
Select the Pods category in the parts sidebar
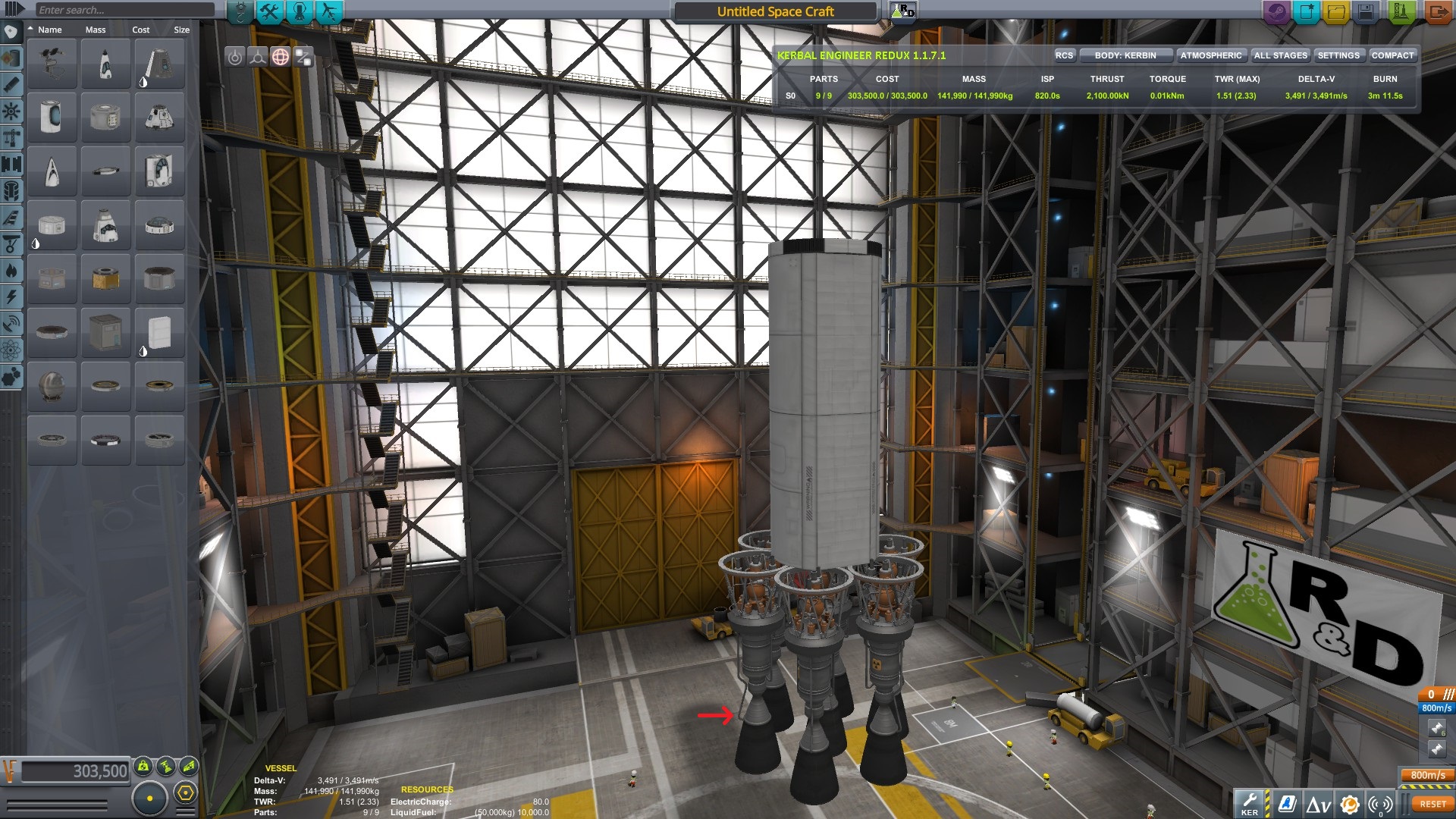pos(11,32)
